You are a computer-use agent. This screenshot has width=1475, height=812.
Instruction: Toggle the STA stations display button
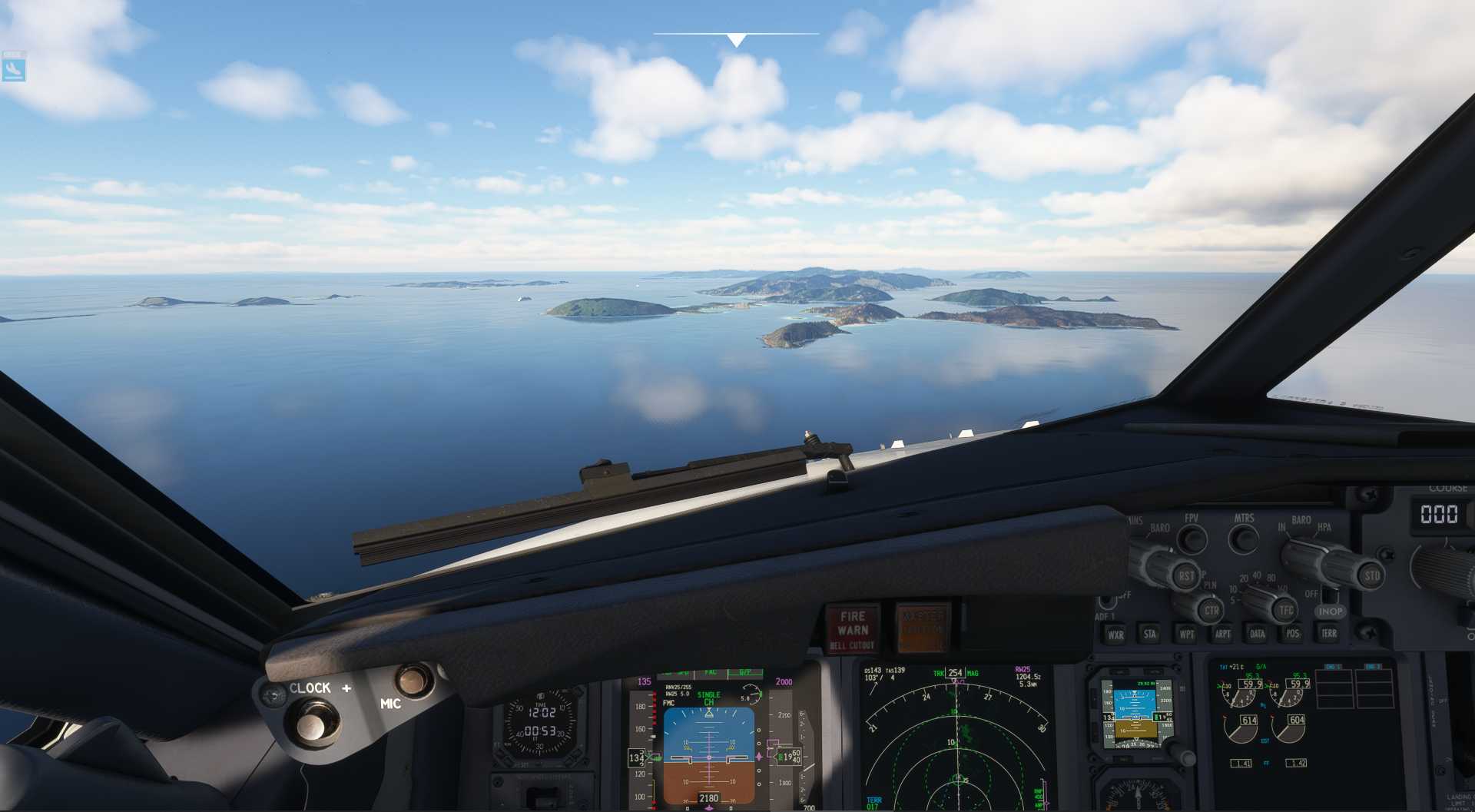point(1150,634)
